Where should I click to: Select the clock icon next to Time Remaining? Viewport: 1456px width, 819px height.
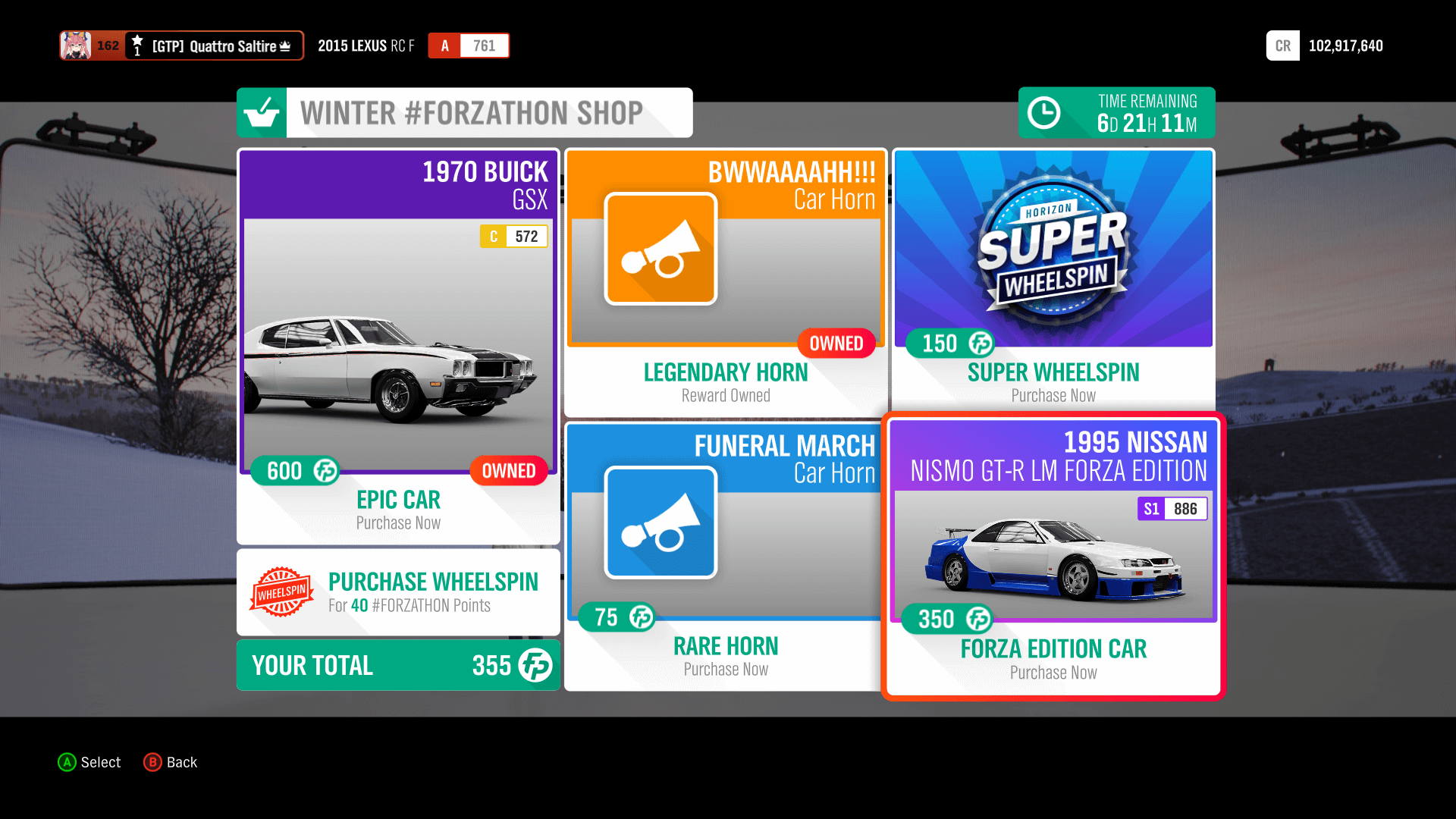[1044, 112]
